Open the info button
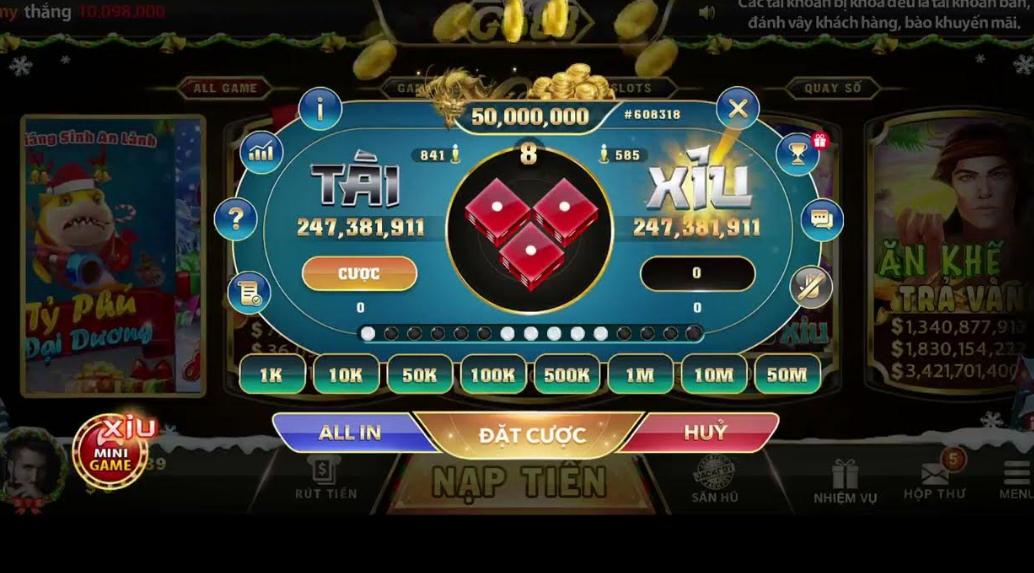This screenshot has width=1034, height=573. 320,109
